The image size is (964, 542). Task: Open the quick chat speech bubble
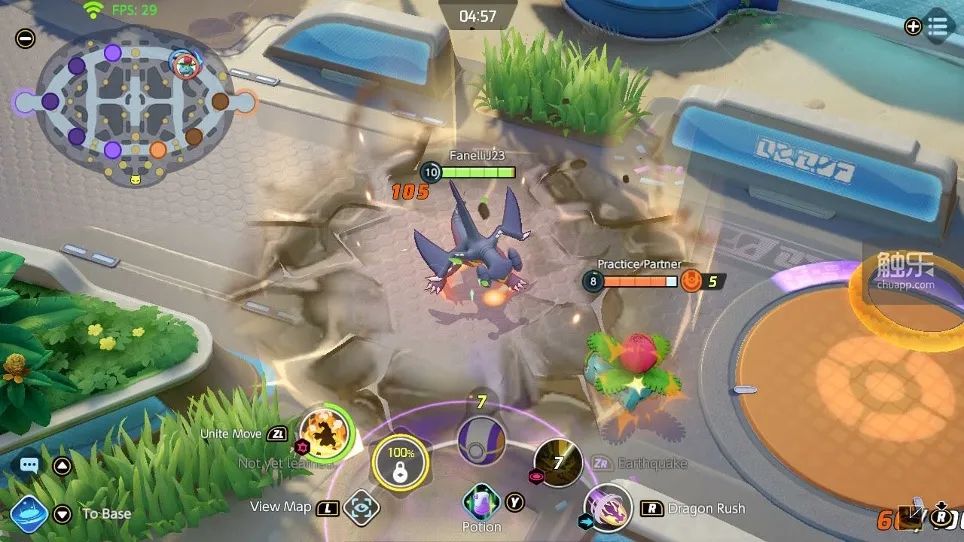pos(29,465)
